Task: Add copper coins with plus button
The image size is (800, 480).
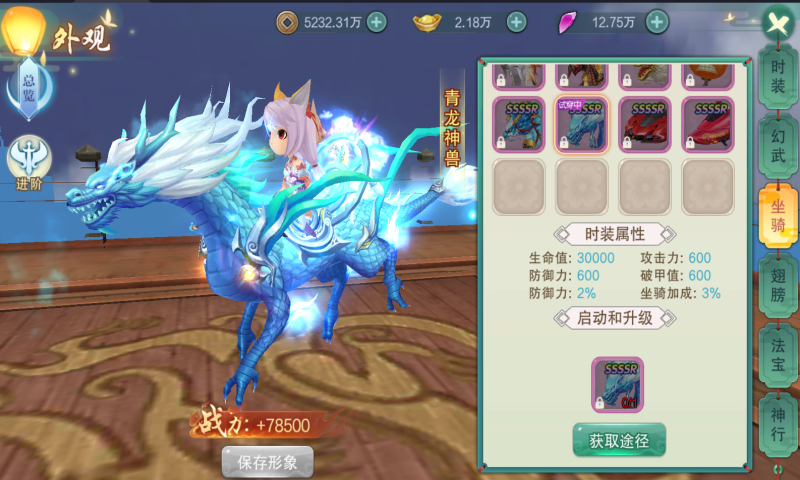Action: click(x=376, y=22)
